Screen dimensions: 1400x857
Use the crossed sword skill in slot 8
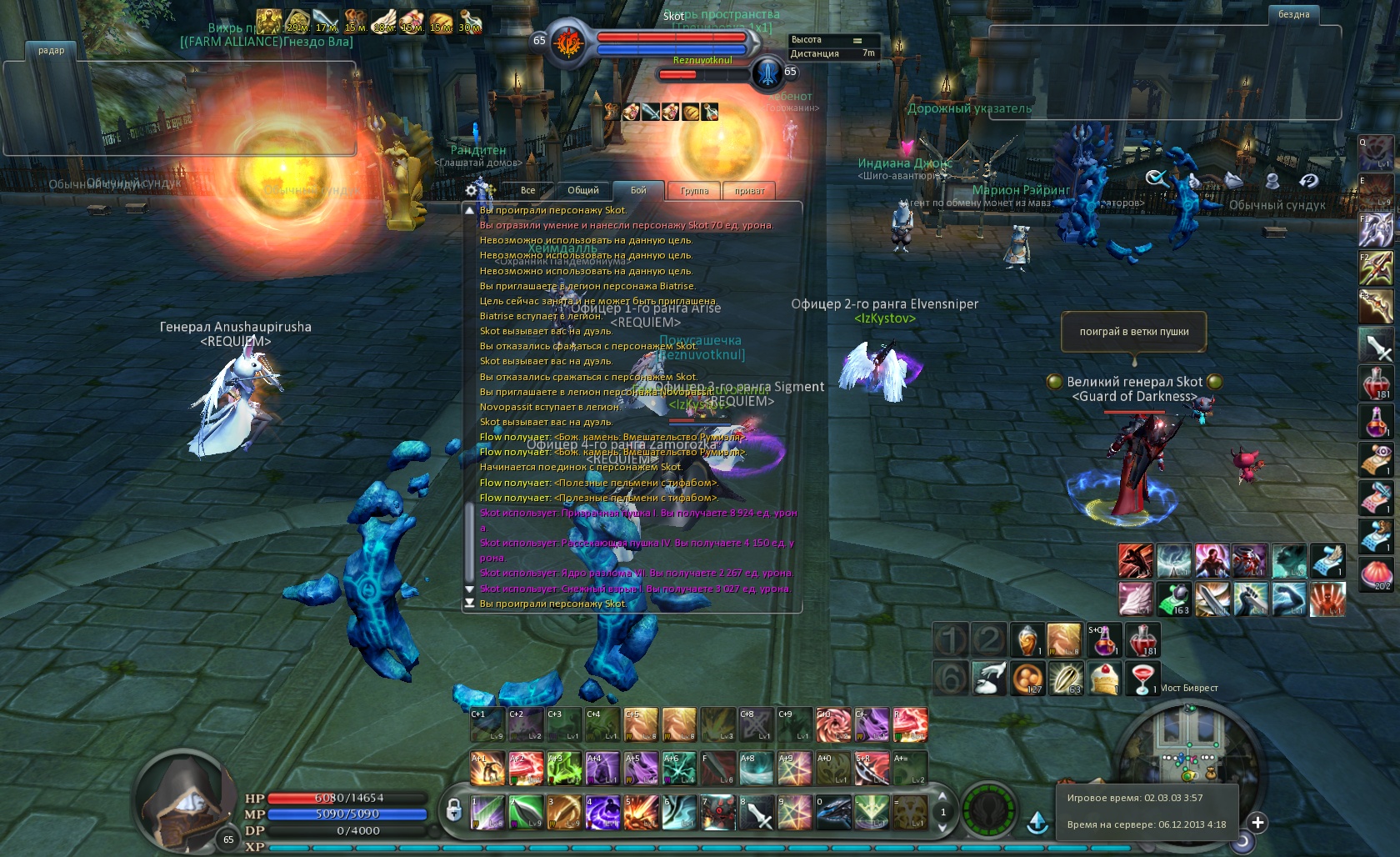(756, 812)
